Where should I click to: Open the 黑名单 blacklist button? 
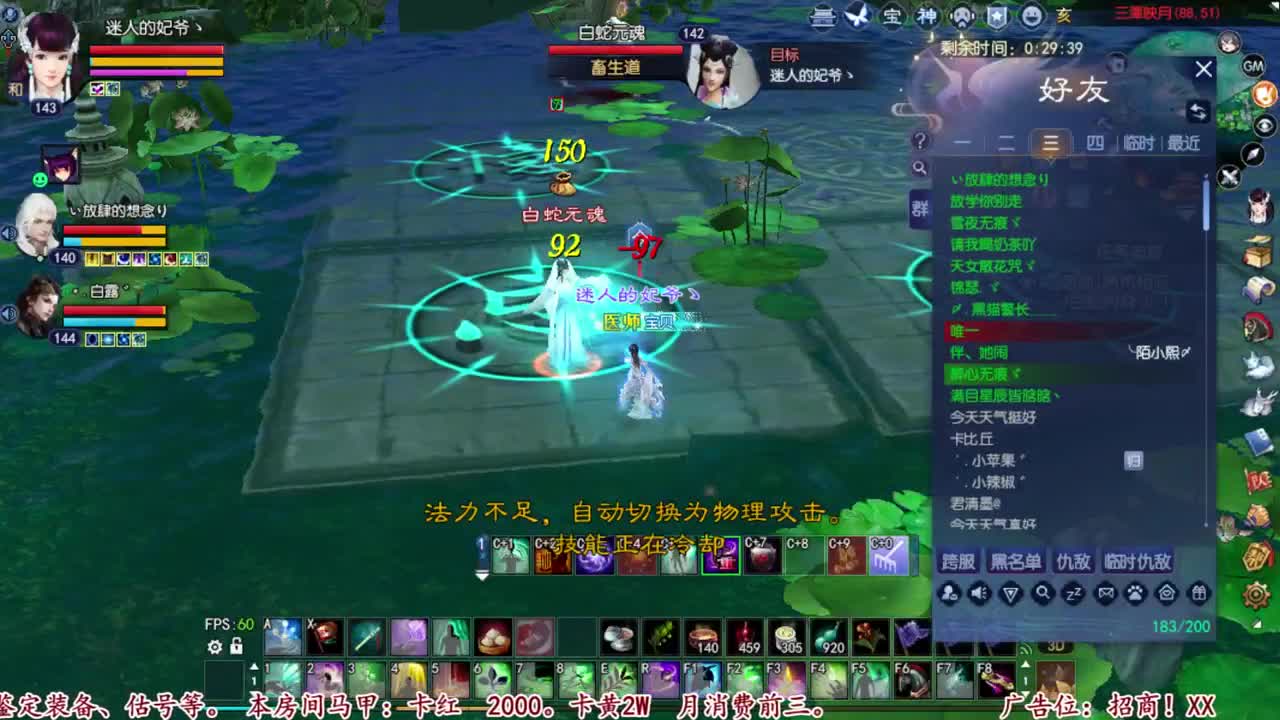pyautogui.click(x=1014, y=562)
